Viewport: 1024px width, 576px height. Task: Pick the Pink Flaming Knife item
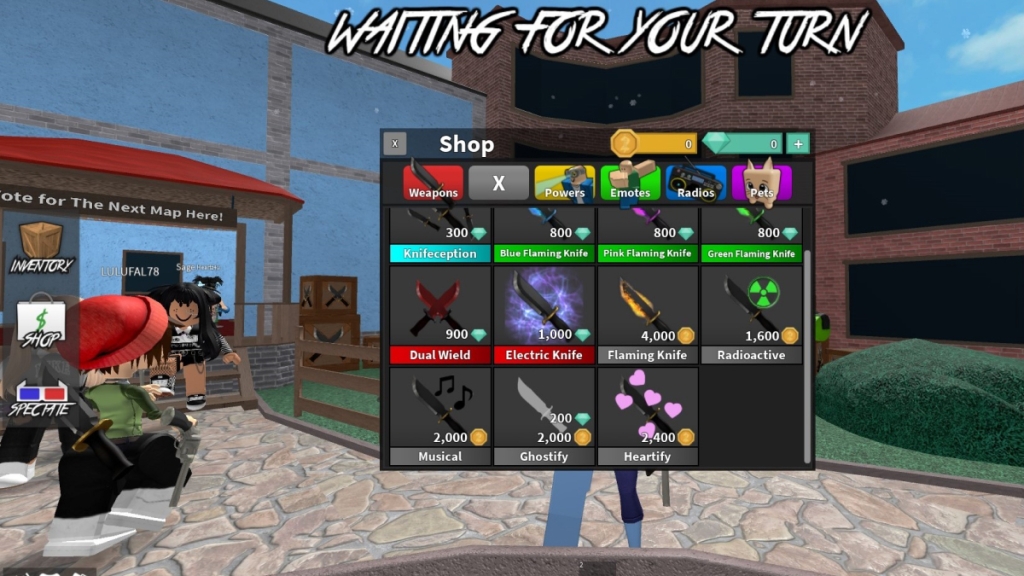647,237
